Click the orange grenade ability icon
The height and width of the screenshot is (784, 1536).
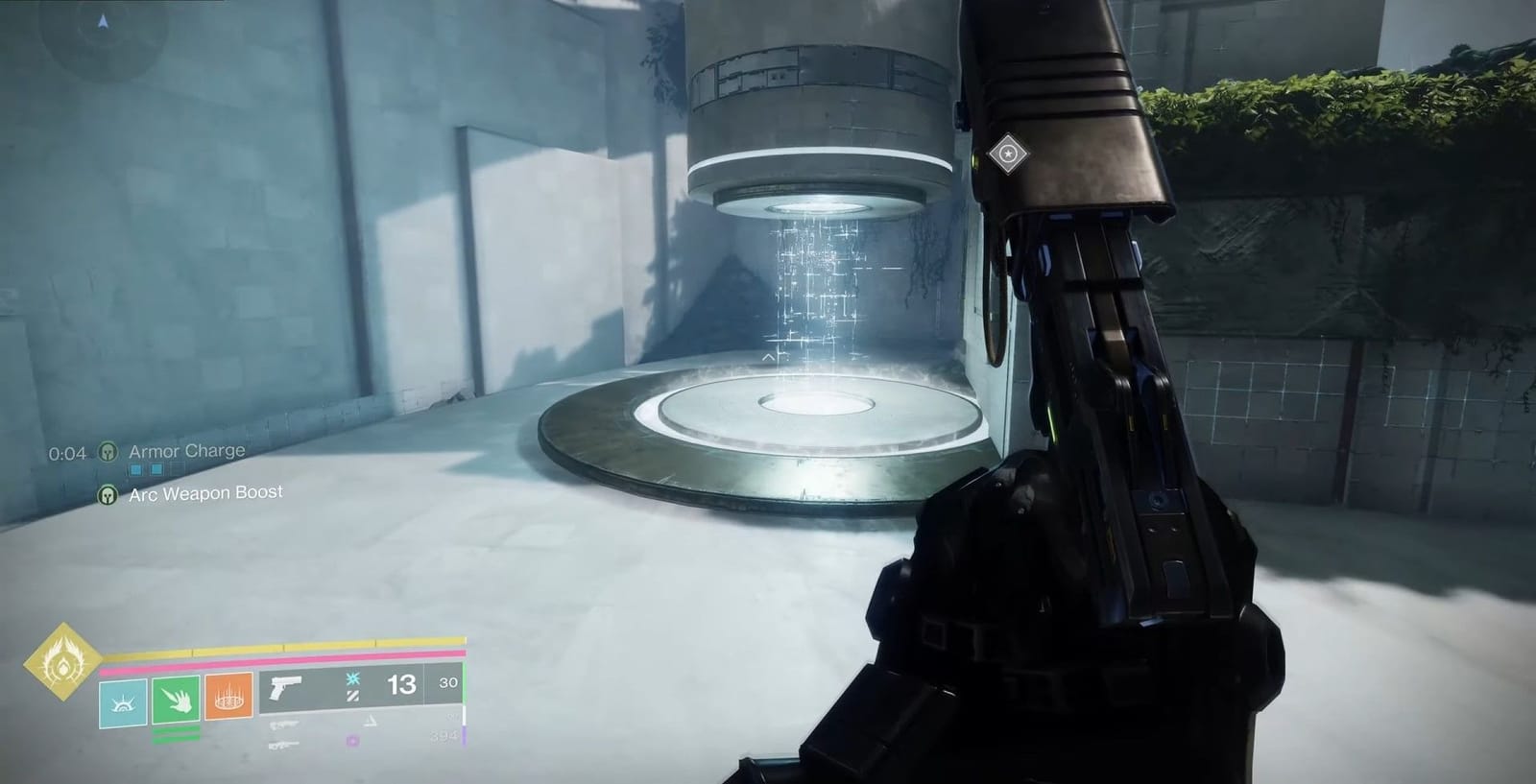(228, 699)
